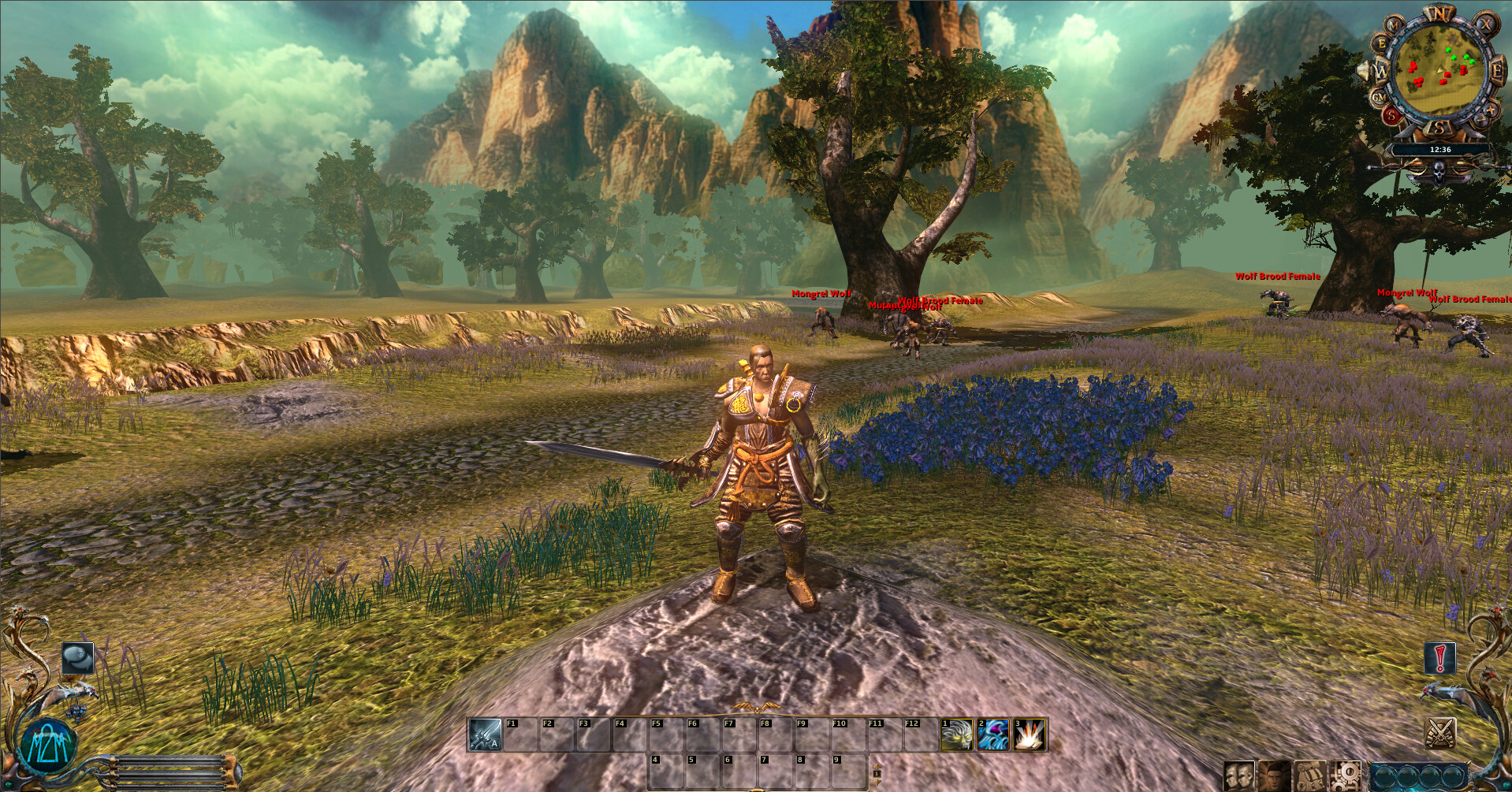Click the duo-faces party icon bottom right
The height and width of the screenshot is (792, 1512).
coord(1238,775)
